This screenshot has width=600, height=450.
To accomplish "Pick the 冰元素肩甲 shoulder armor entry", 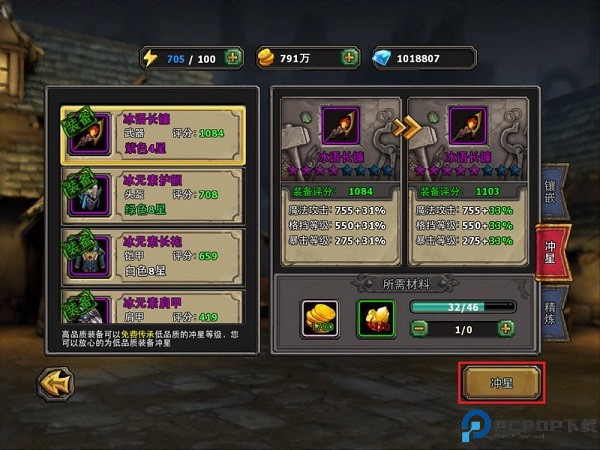I will [150, 307].
